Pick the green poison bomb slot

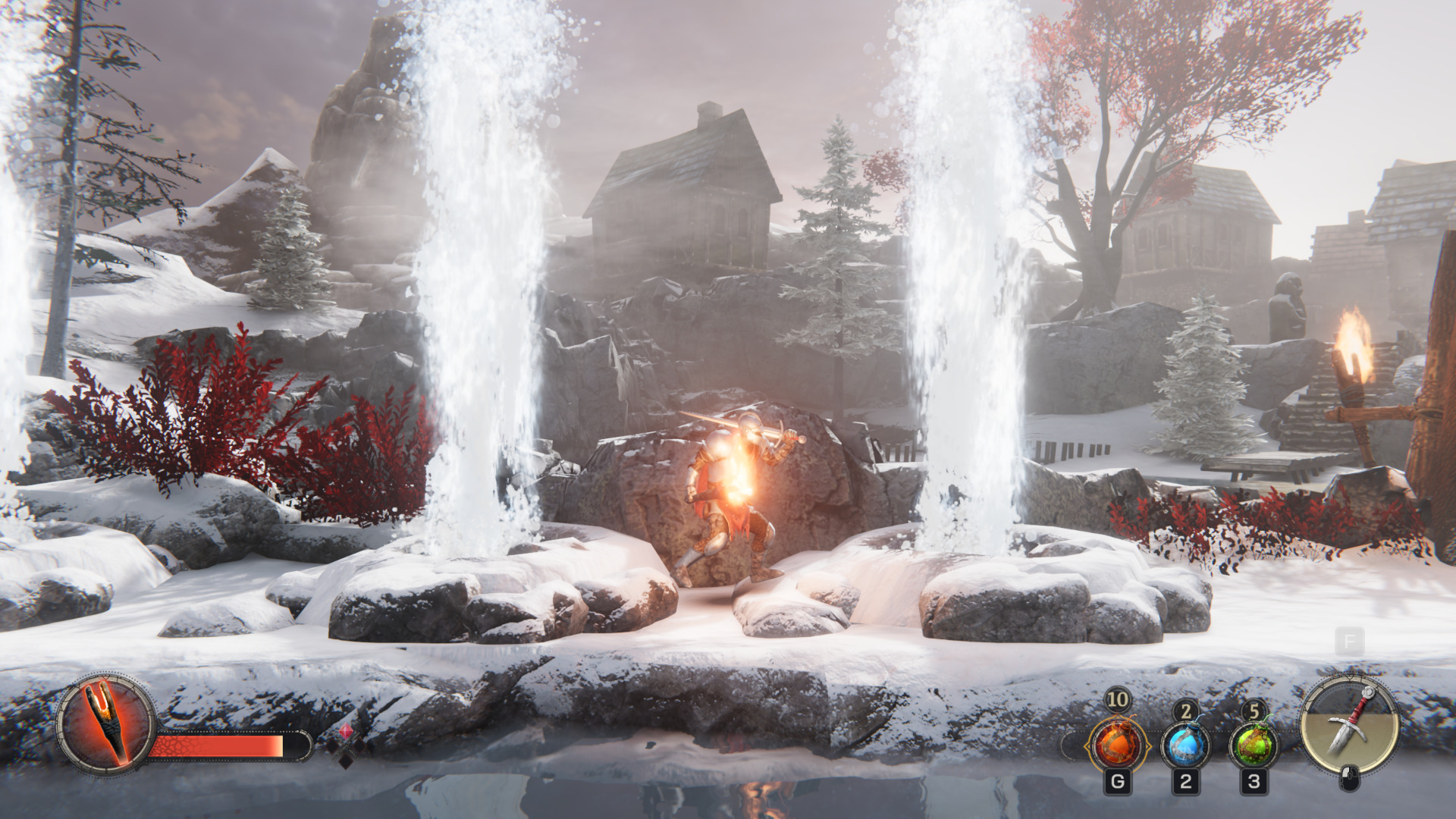pyautogui.click(x=1254, y=745)
